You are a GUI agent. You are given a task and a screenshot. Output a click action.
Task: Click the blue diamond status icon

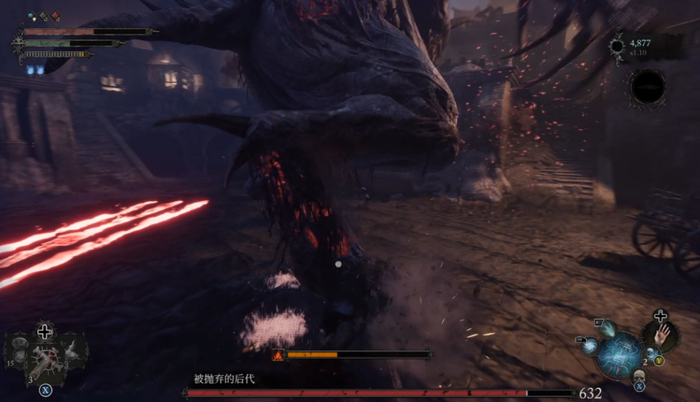coord(31,16)
